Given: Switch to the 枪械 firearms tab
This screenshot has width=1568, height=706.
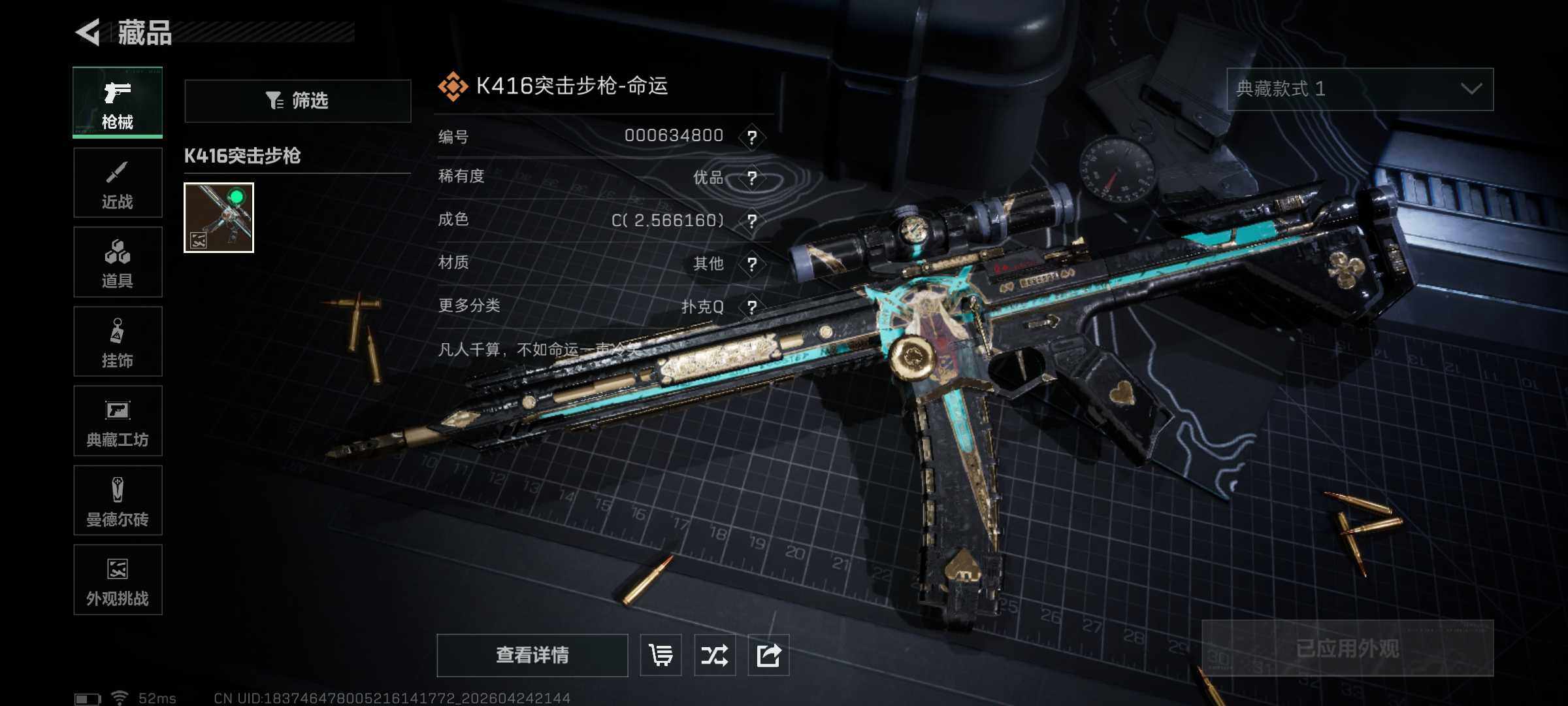Looking at the screenshot, I should [118, 103].
